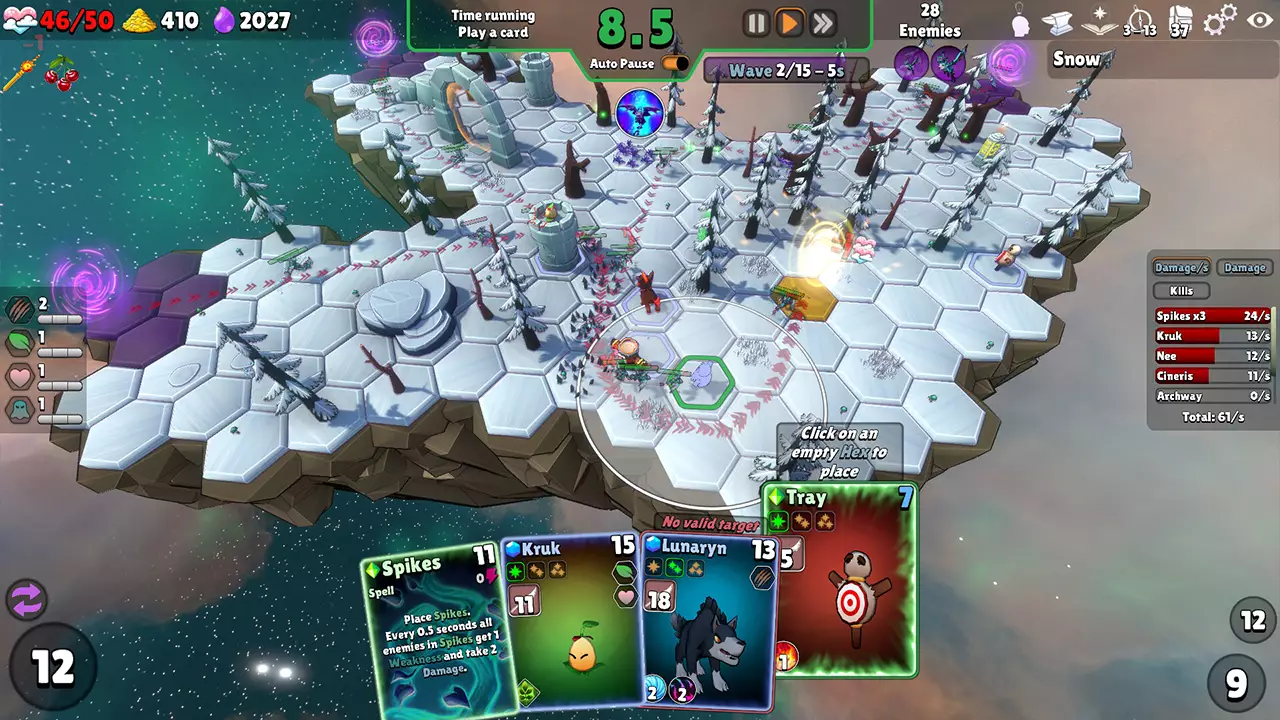Switch to the Damage stats tab
The width and height of the screenshot is (1280, 720).
(x=1245, y=268)
